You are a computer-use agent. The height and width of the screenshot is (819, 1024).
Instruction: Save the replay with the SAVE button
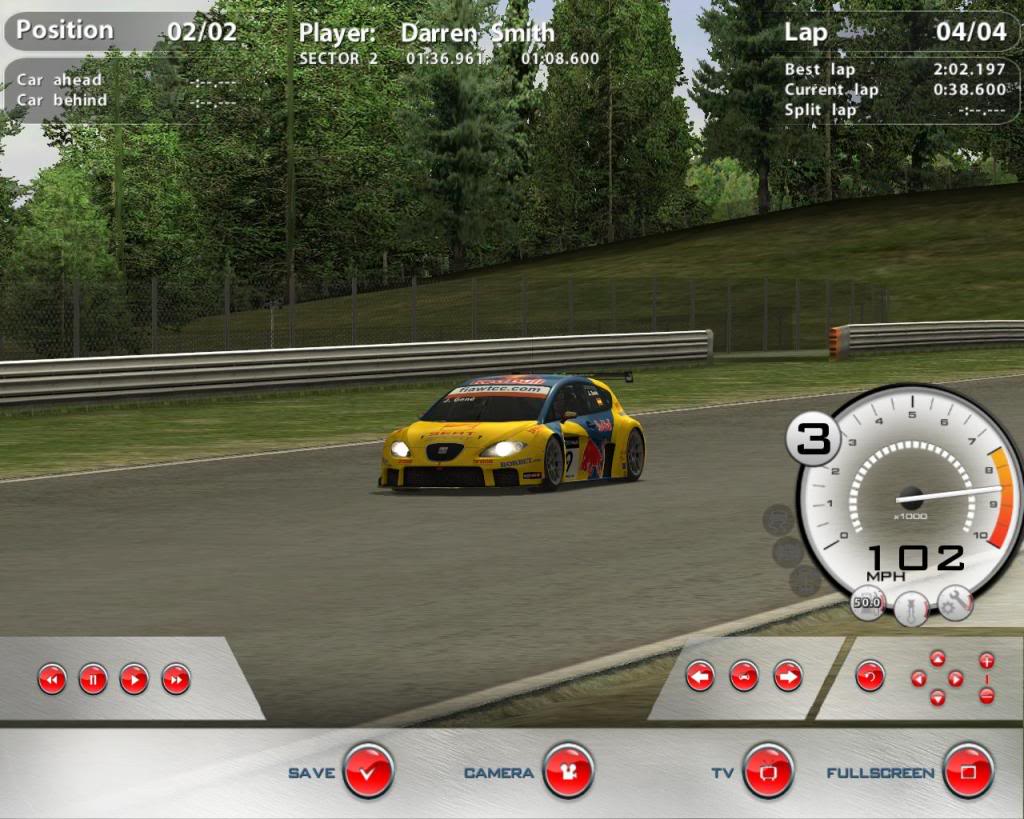pyautogui.click(x=368, y=771)
